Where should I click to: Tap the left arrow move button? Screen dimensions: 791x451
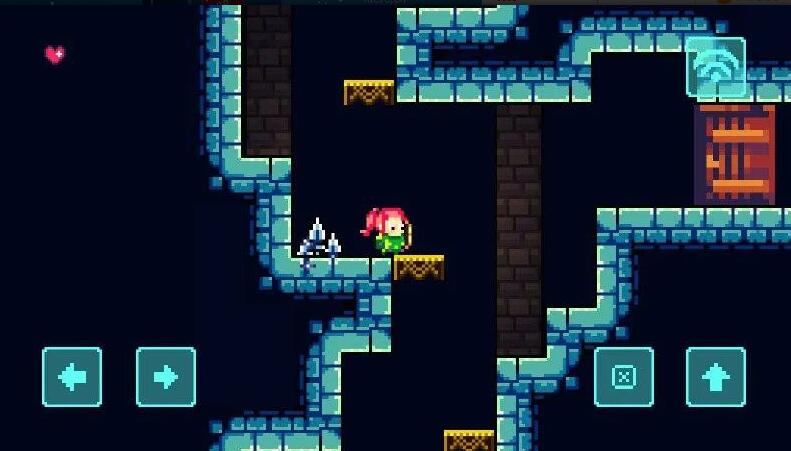click(72, 377)
